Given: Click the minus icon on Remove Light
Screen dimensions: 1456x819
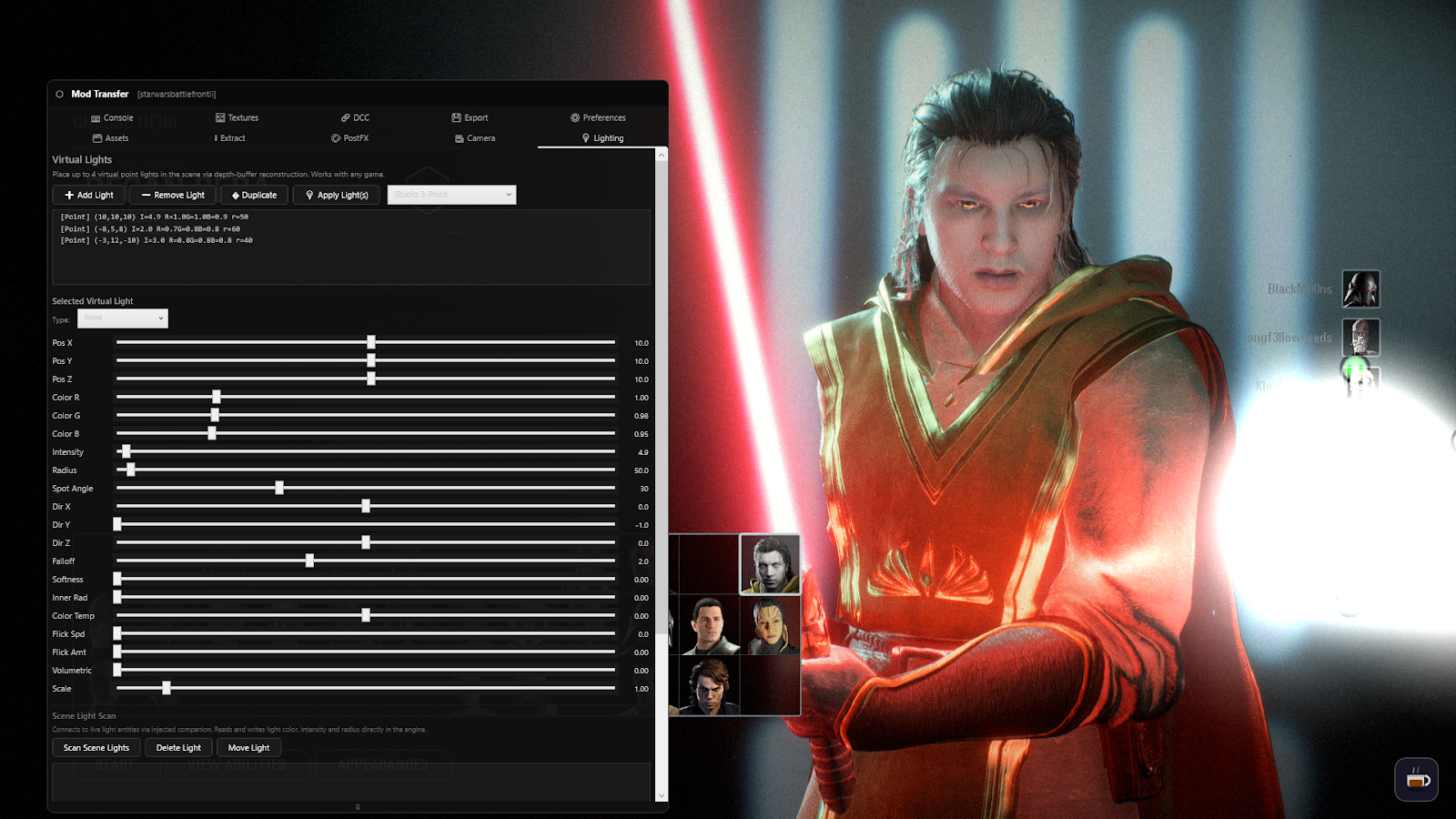Looking at the screenshot, I should tap(146, 195).
